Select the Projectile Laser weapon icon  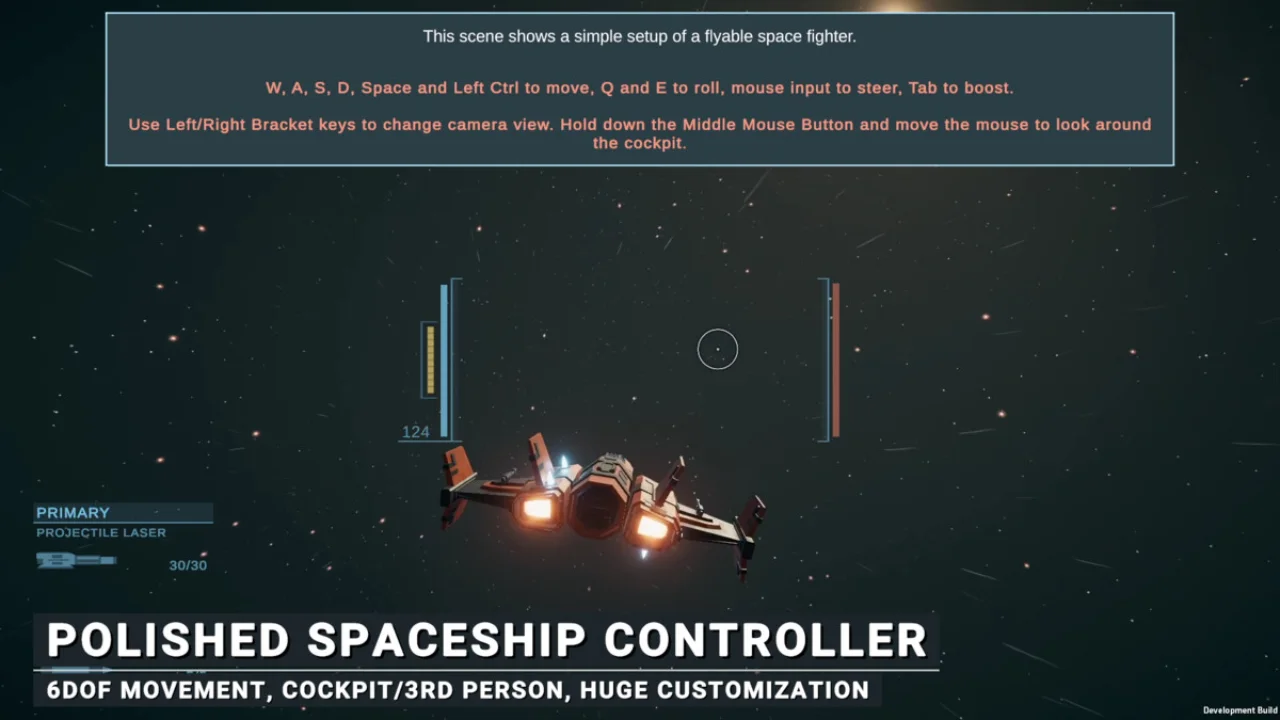[x=75, y=561]
